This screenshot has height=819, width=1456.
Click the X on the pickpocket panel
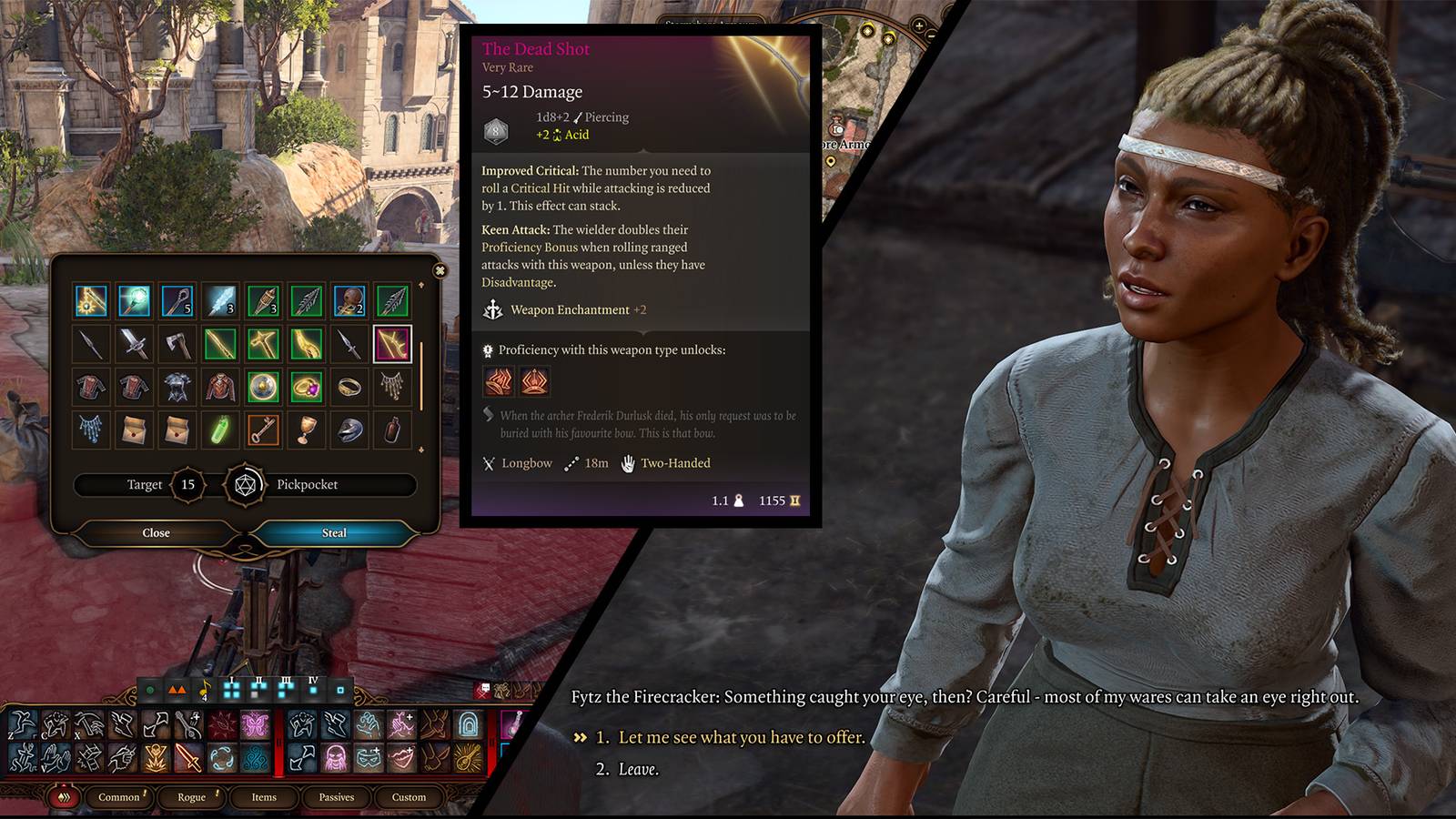point(440,270)
